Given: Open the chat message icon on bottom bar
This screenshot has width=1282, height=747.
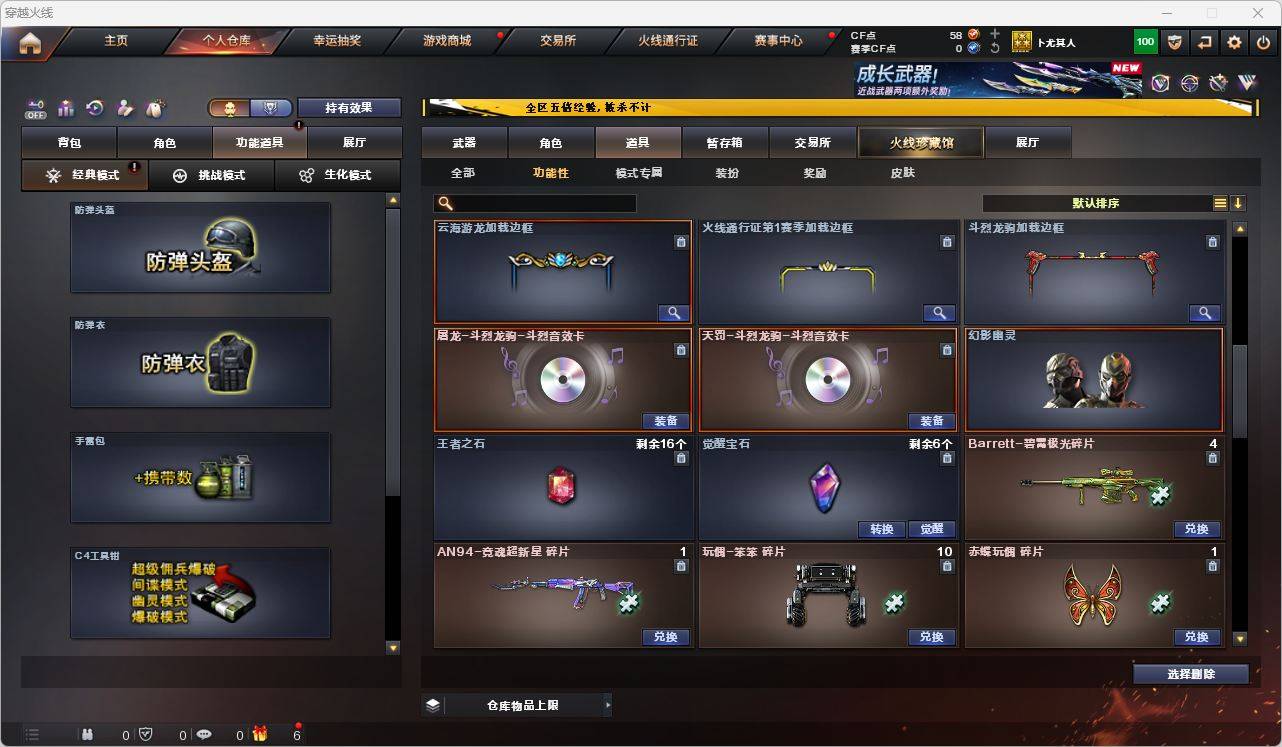Looking at the screenshot, I should coord(202,733).
